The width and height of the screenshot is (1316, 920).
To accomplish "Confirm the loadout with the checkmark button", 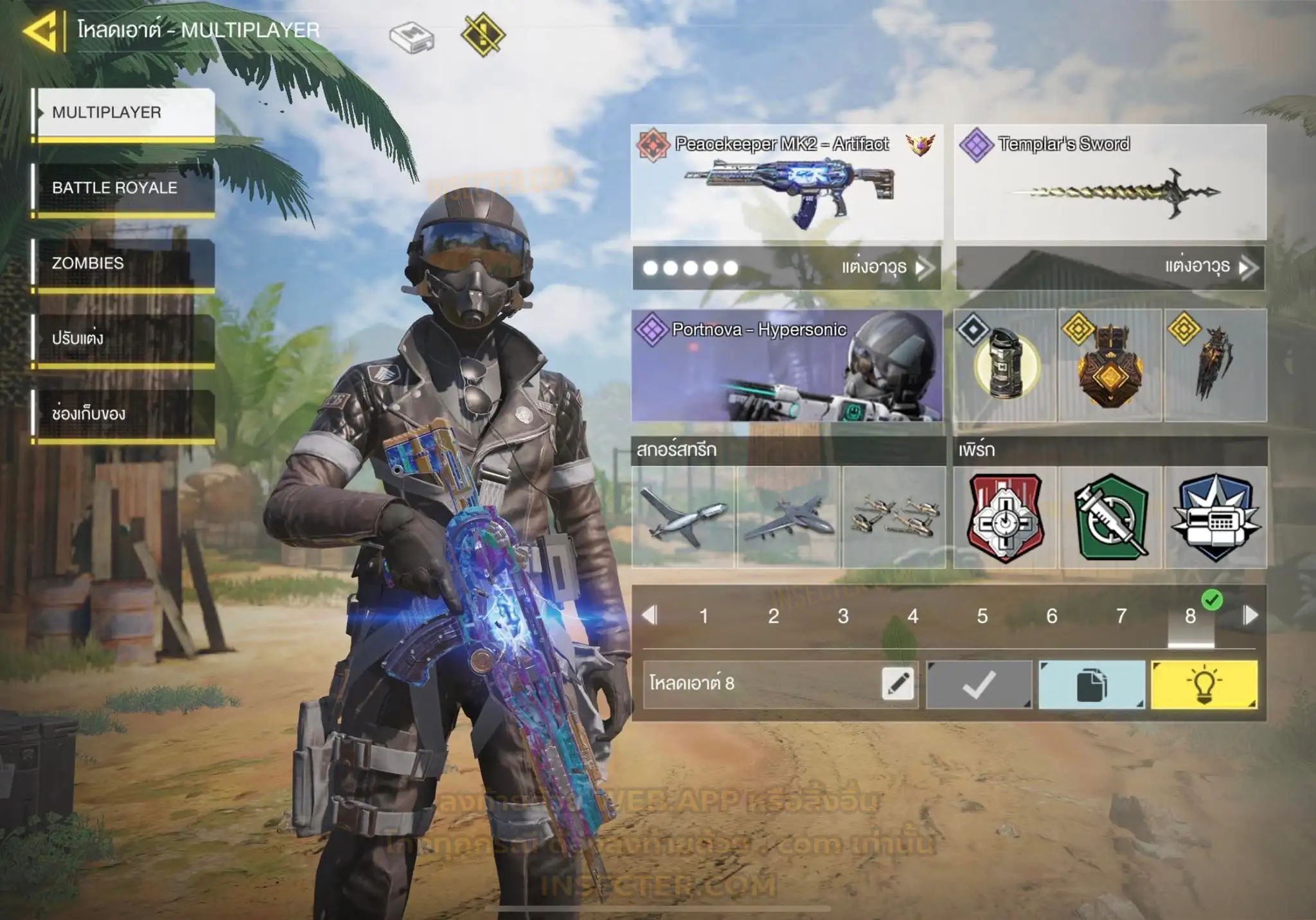I will [x=979, y=685].
